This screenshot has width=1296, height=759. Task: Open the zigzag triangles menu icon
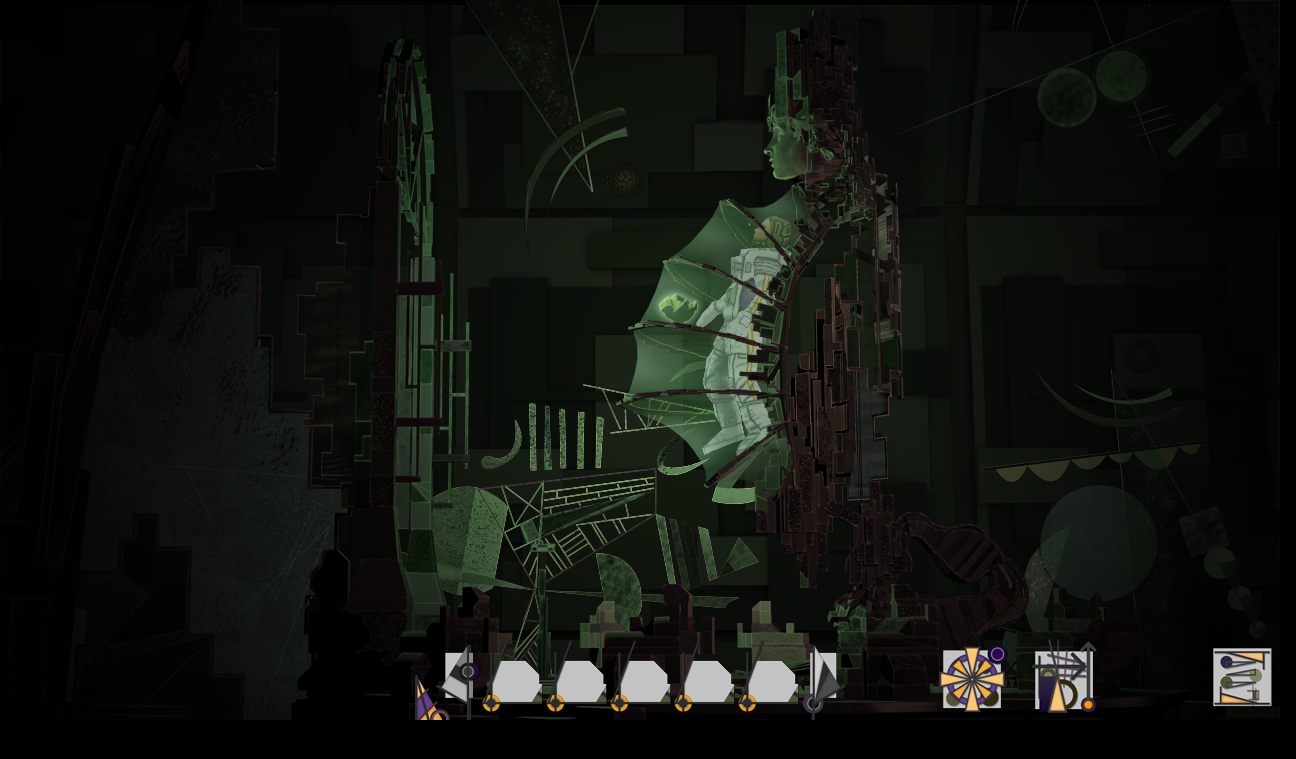click(1242, 677)
